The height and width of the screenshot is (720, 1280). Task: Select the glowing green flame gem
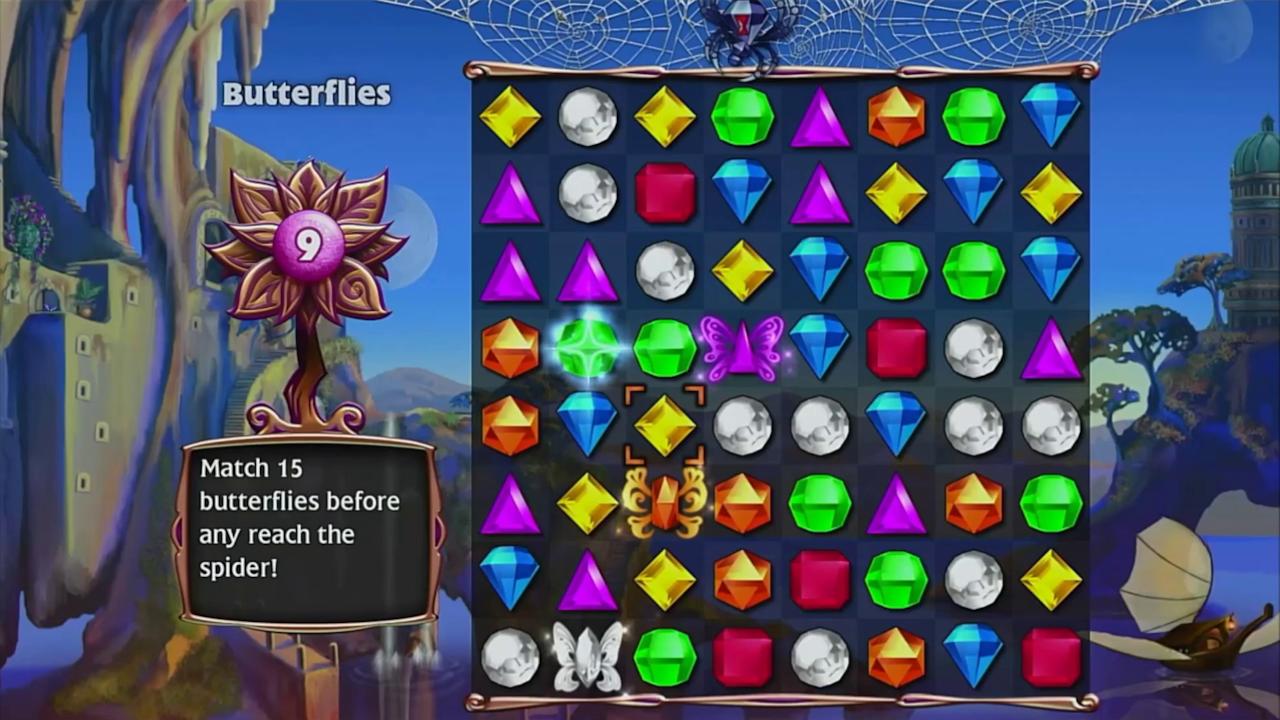coord(588,347)
